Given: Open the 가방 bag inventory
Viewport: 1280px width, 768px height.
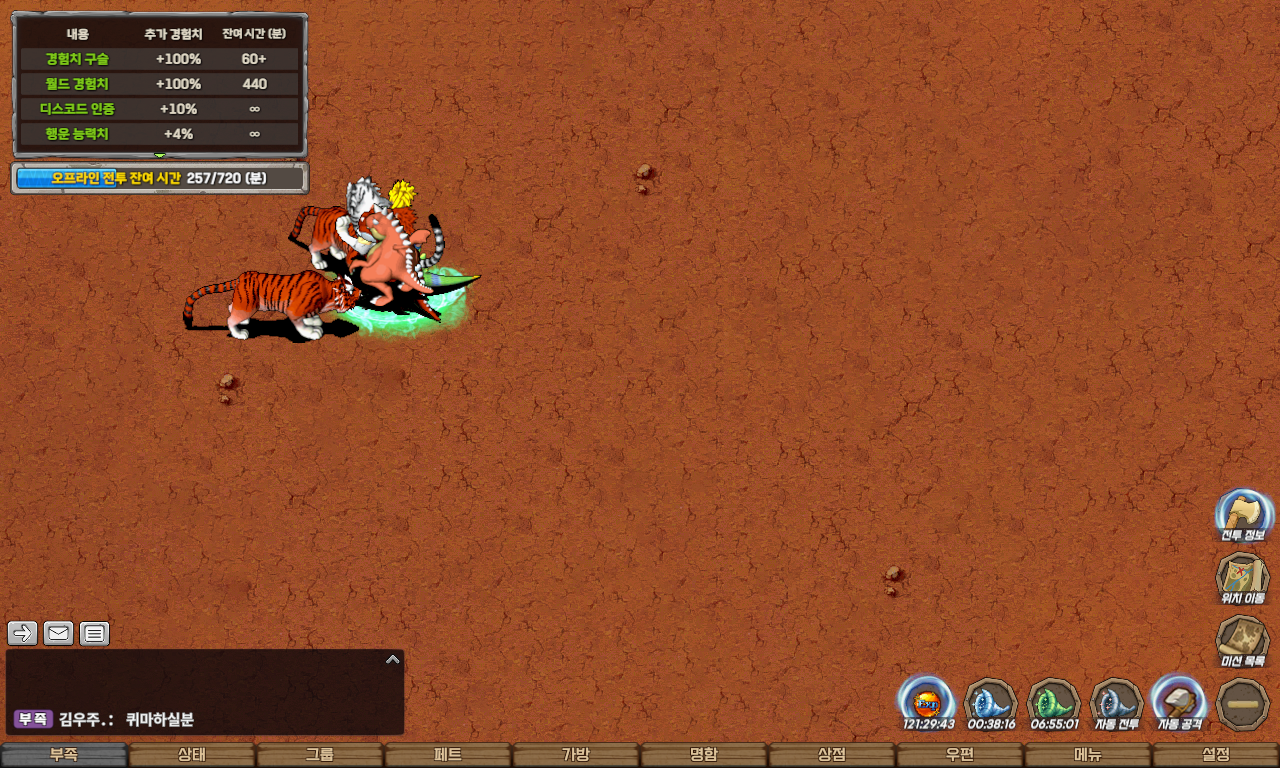Looking at the screenshot, I should (x=576, y=755).
